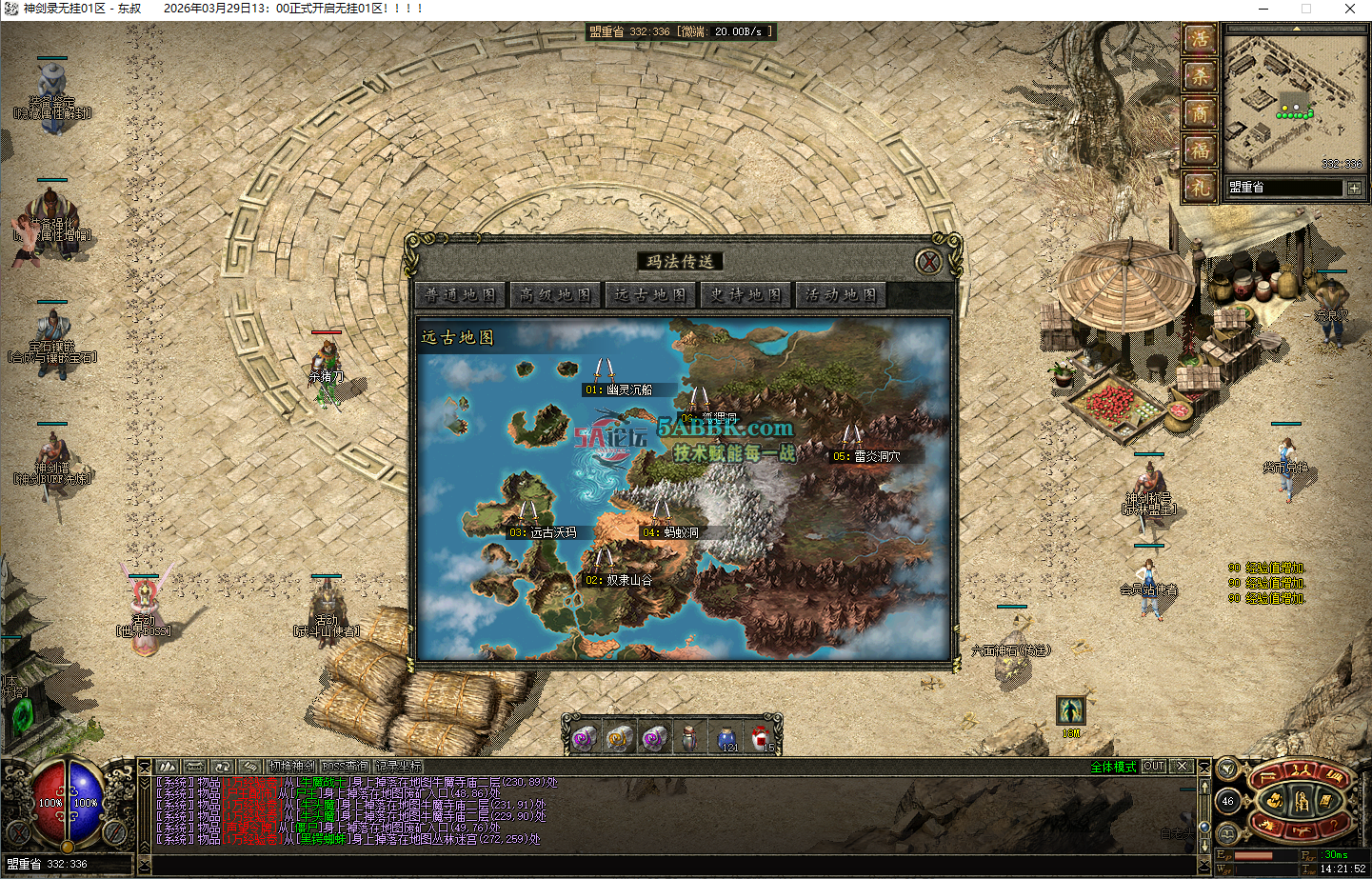
Task: Click the 礼 gift side button
Action: click(1200, 187)
